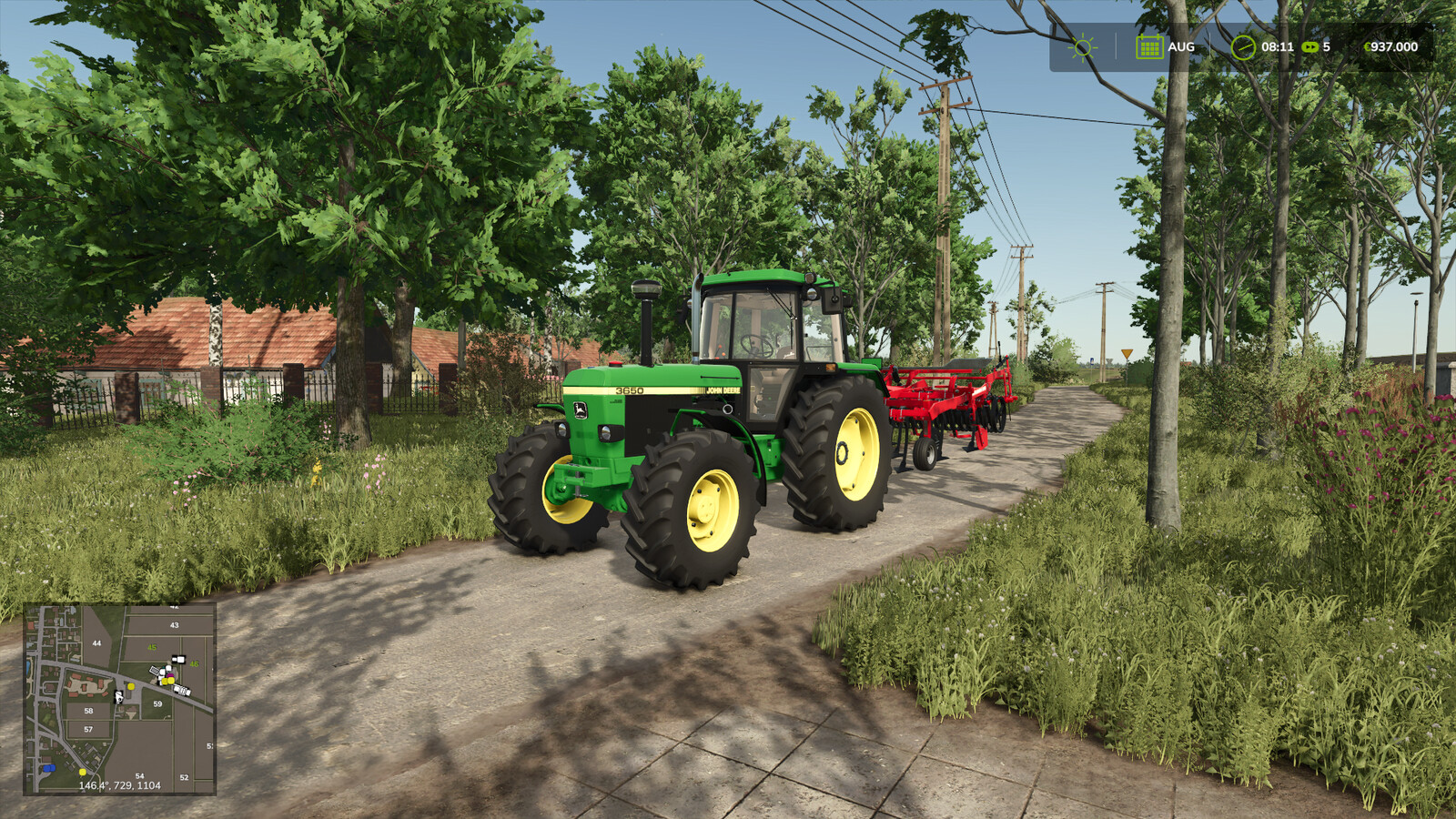Click the purple implement marker on the minimap
The width and height of the screenshot is (1456, 819).
(x=170, y=675)
